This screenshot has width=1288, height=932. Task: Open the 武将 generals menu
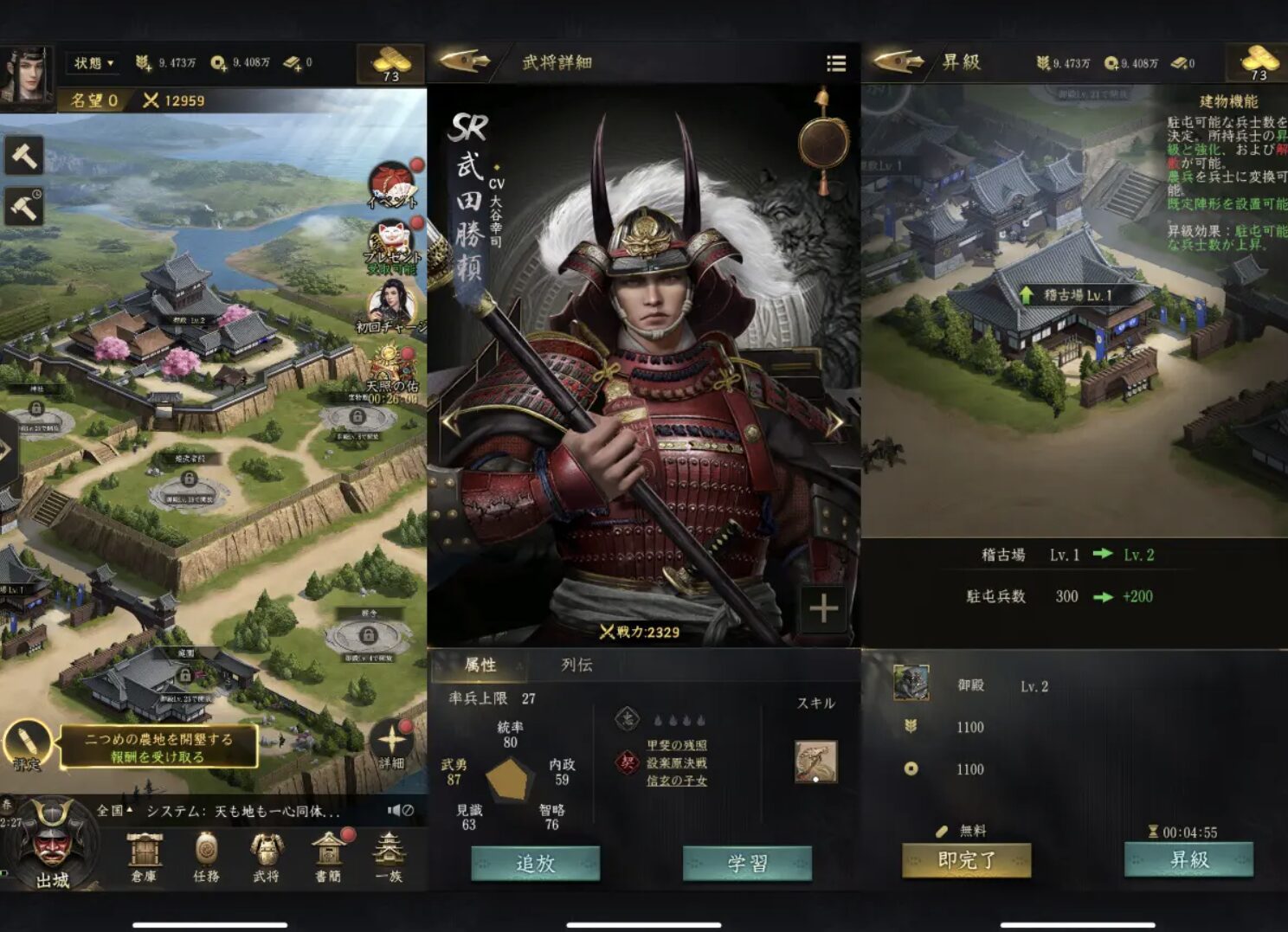pyautogui.click(x=266, y=857)
